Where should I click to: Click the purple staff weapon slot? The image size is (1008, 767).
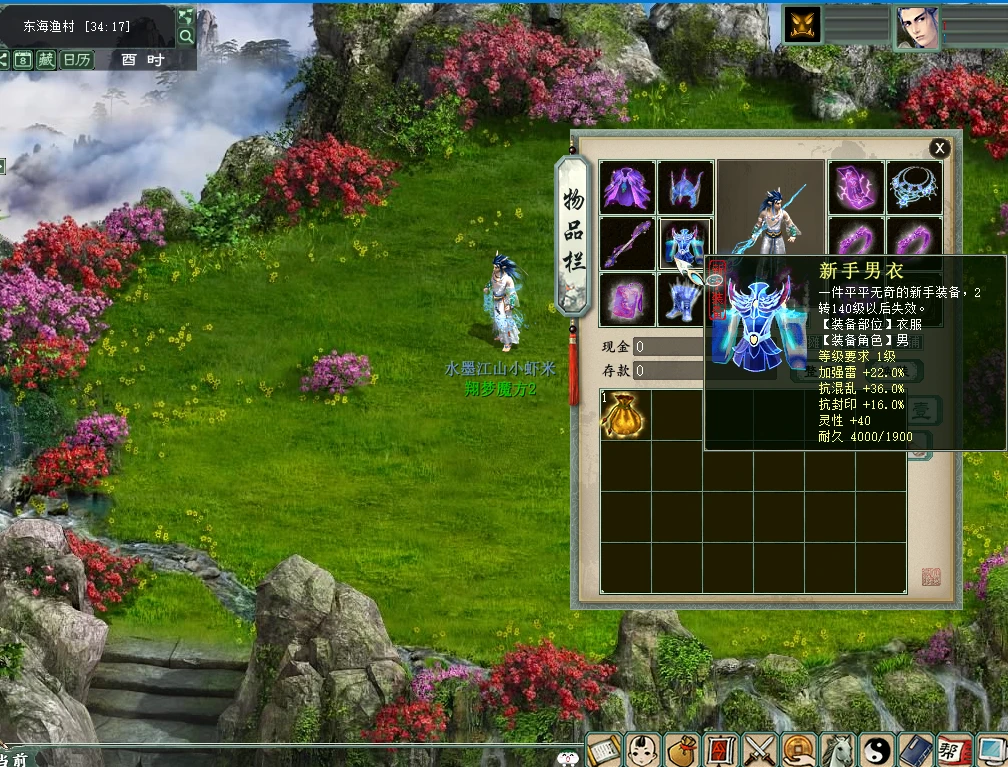point(627,243)
